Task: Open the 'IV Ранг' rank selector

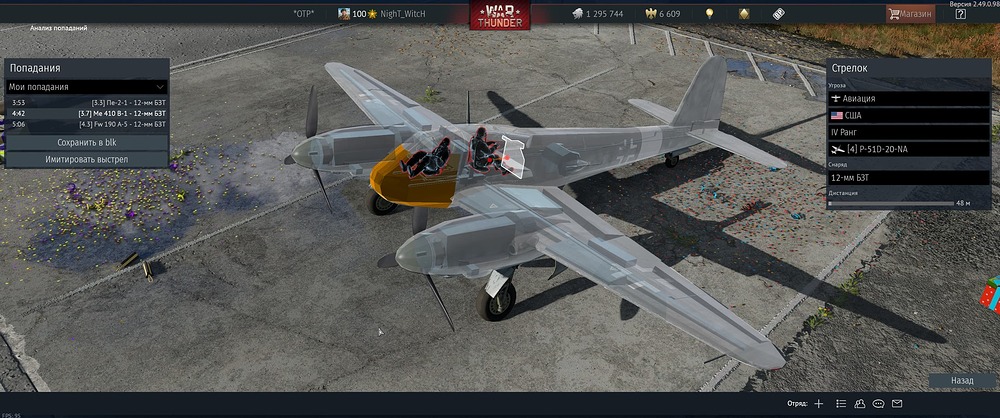Action: pyautogui.click(x=907, y=132)
